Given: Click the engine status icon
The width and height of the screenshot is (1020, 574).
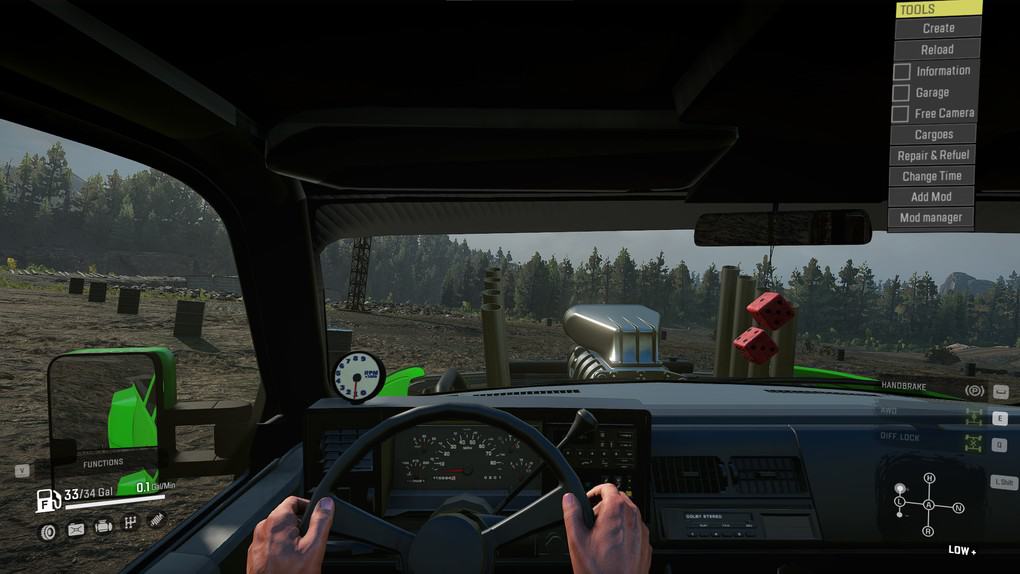Looking at the screenshot, I should 103,526.
